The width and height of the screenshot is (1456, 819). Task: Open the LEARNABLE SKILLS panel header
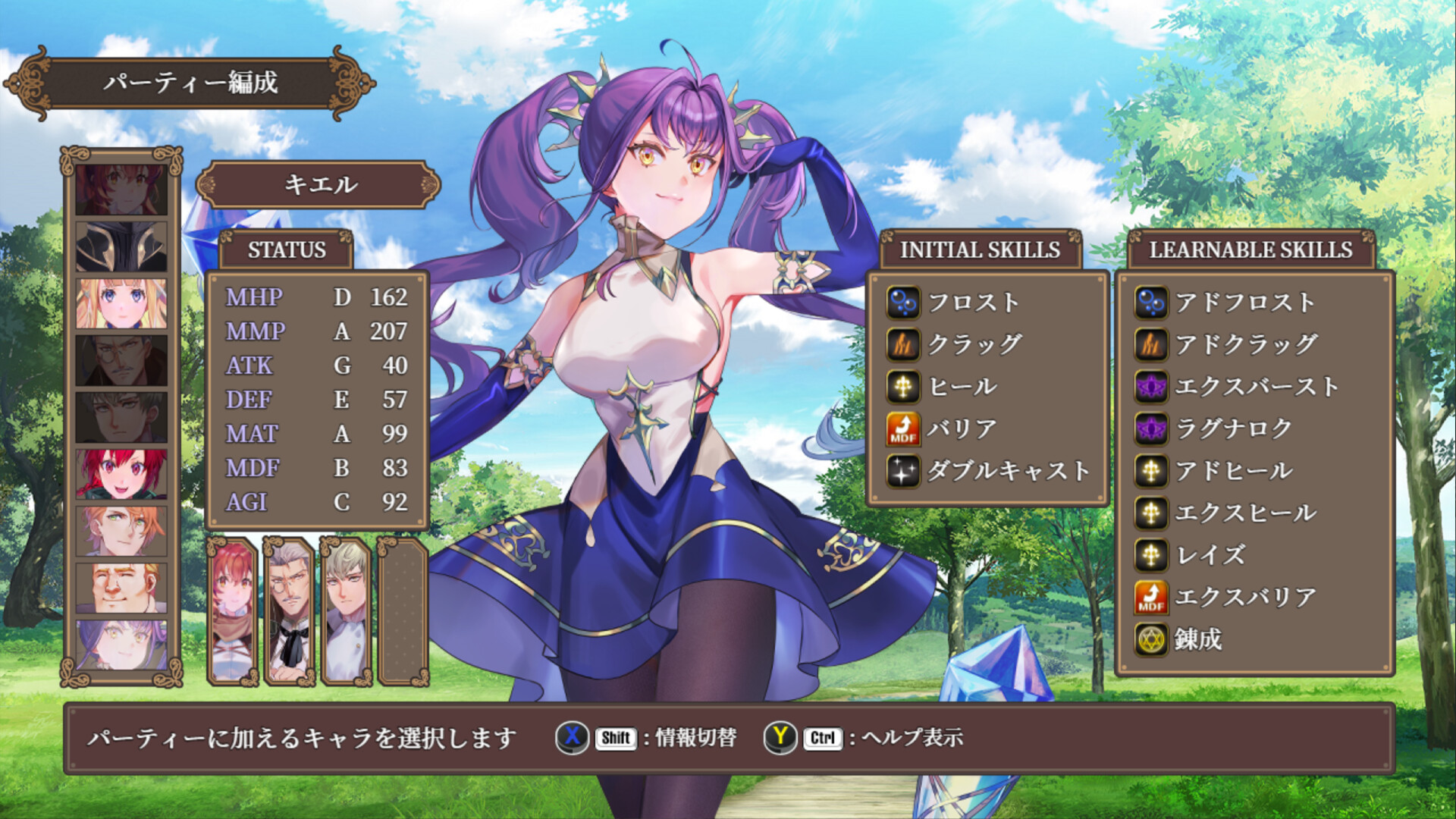[1251, 248]
